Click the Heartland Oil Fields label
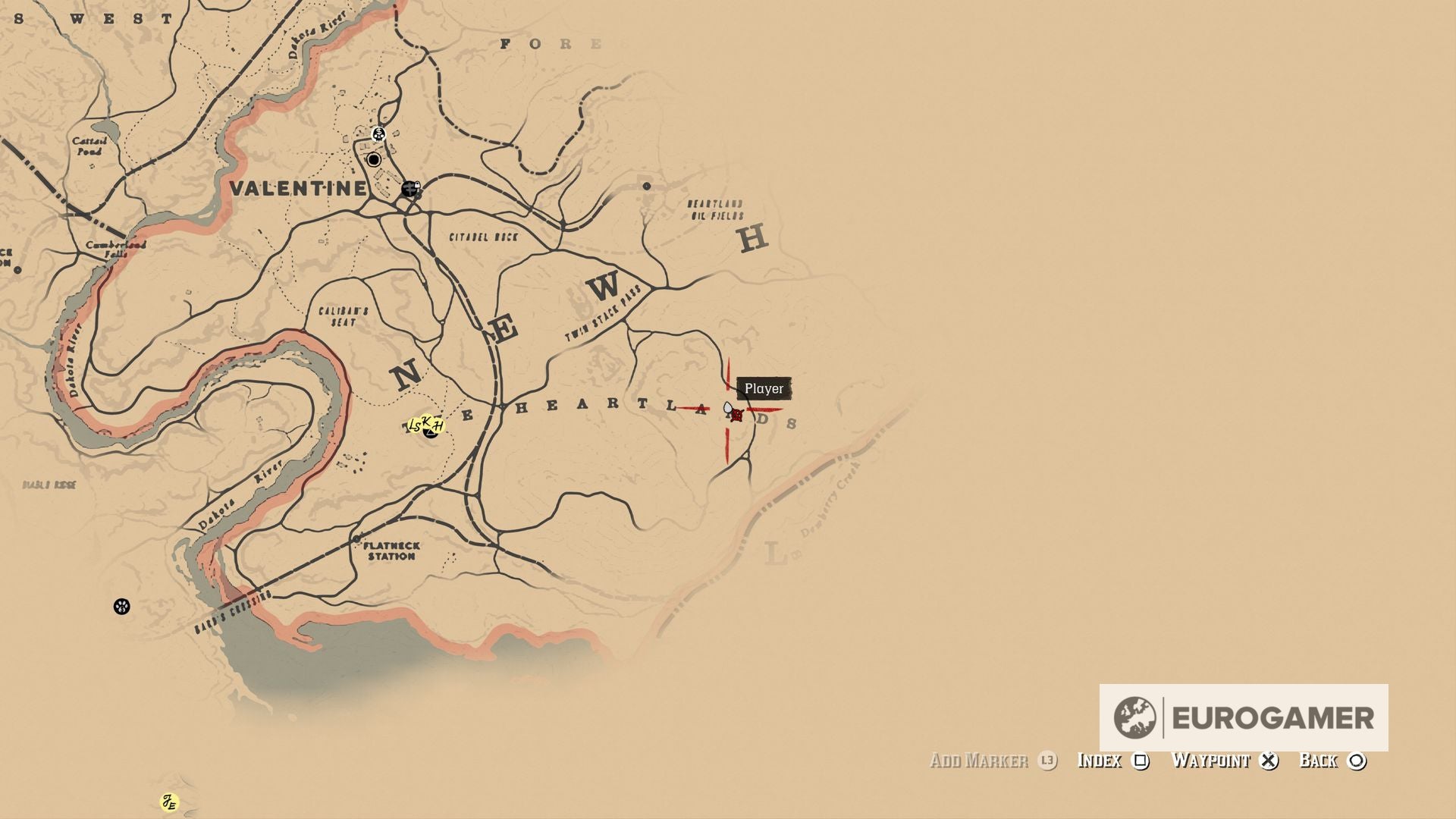The image size is (1456, 819). (x=715, y=209)
